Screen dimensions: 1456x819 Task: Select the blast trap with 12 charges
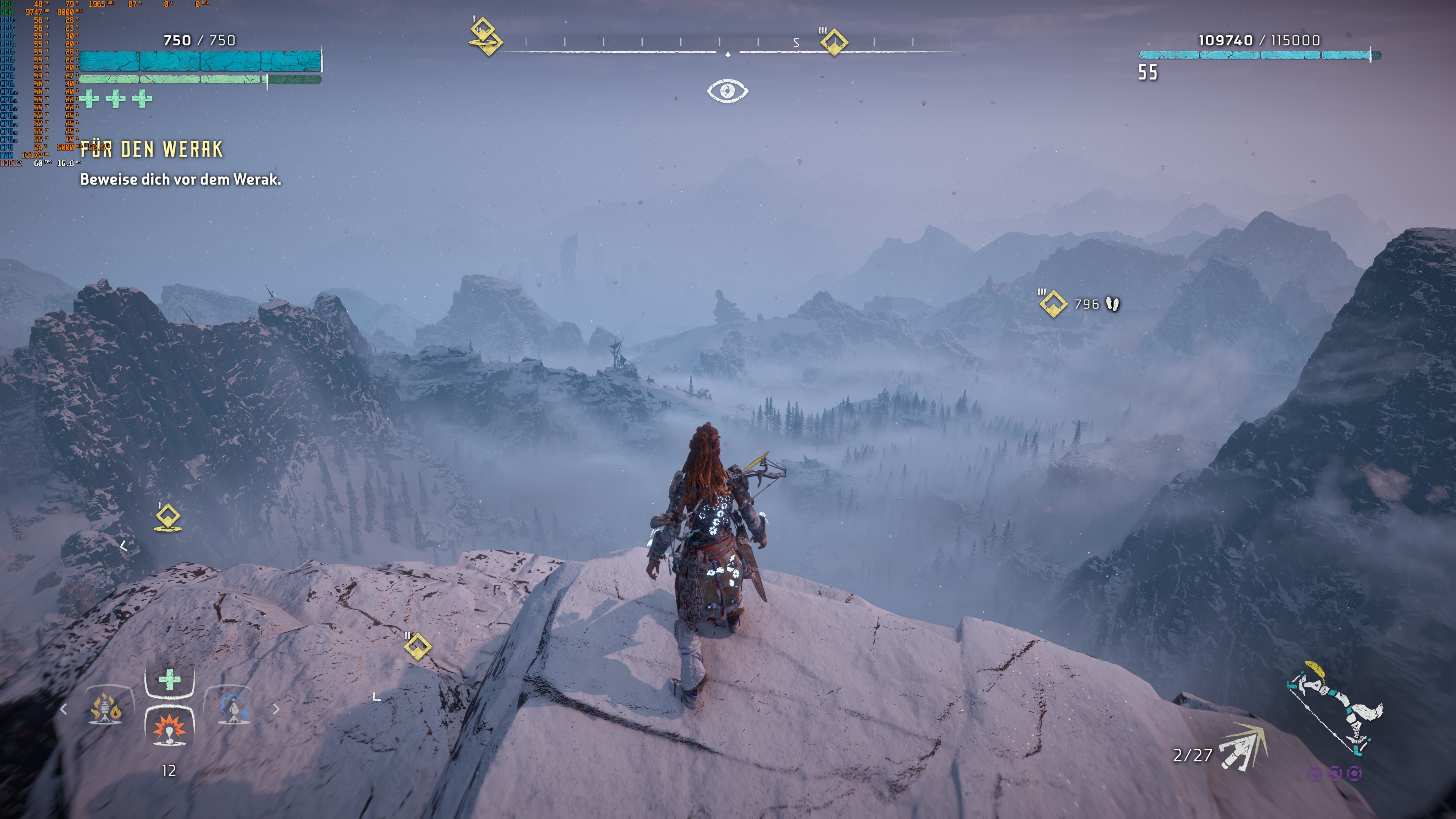(169, 731)
